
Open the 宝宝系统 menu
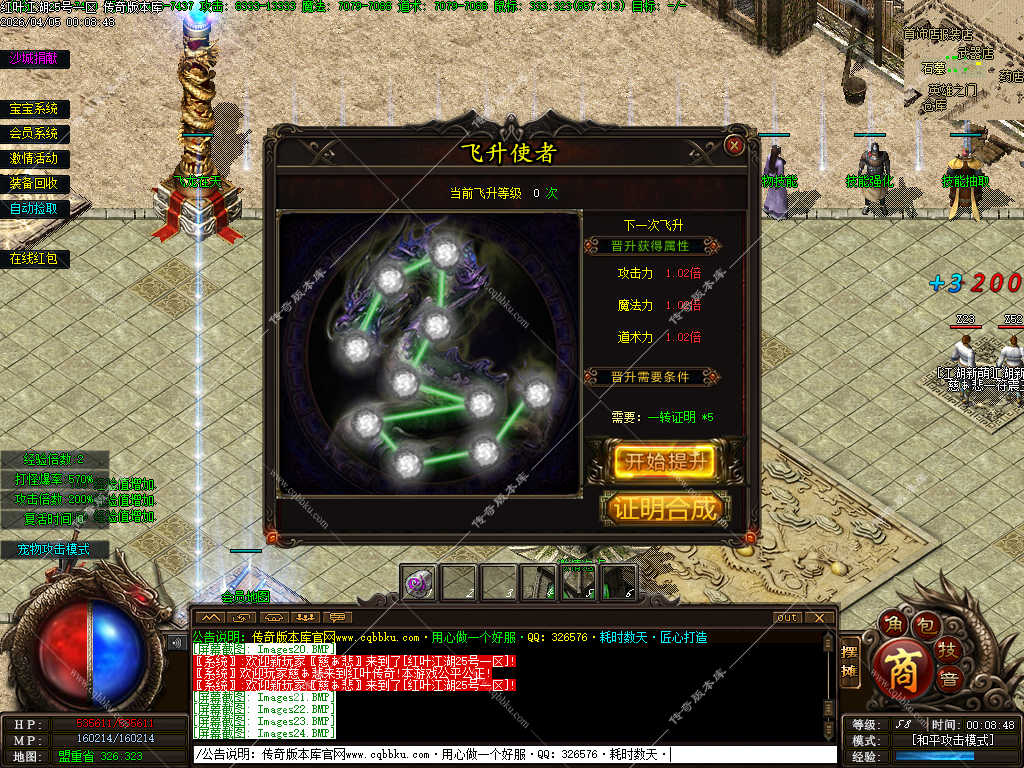(x=34, y=109)
